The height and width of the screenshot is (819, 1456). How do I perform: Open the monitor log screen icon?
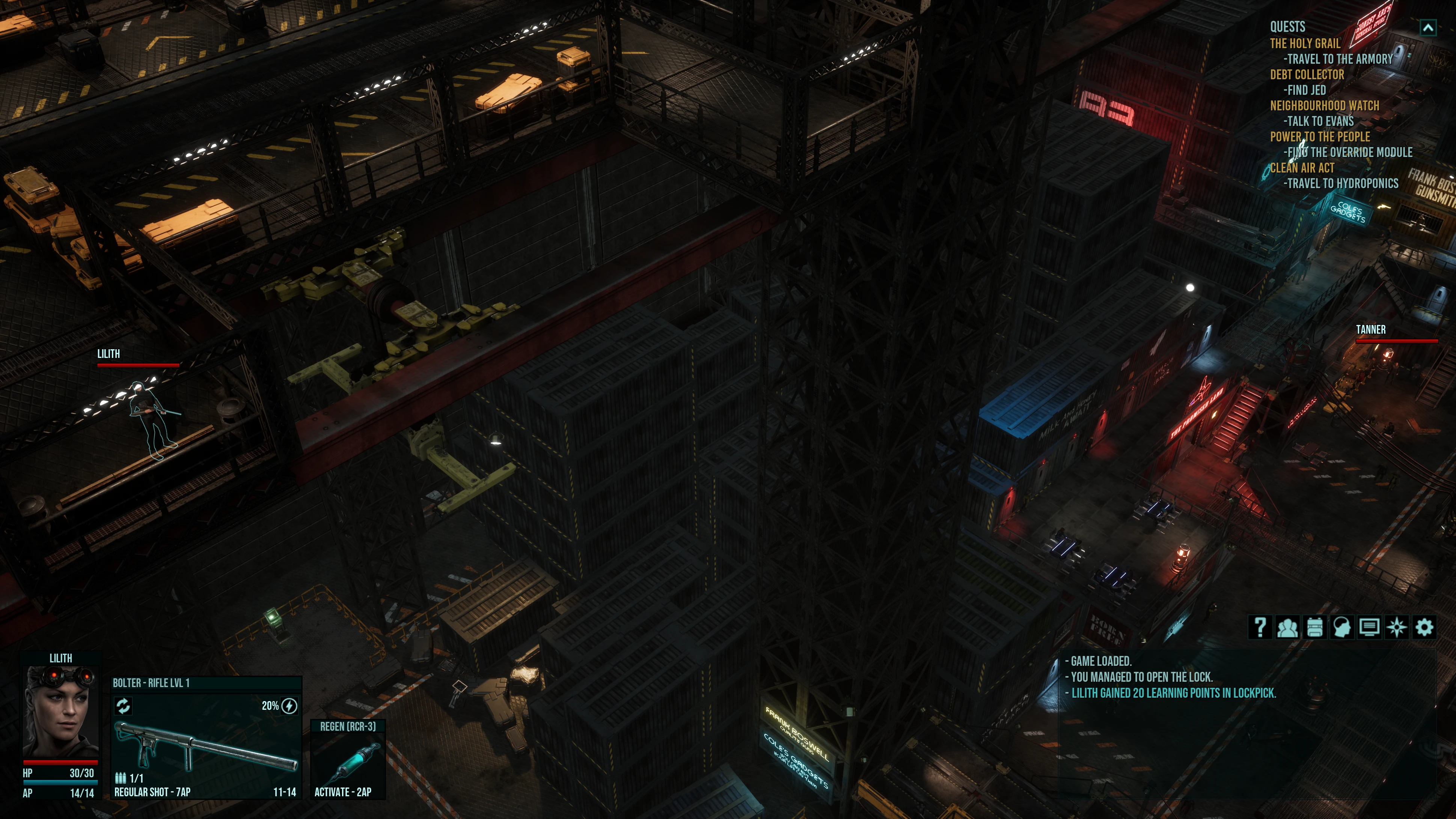pos(1369,627)
